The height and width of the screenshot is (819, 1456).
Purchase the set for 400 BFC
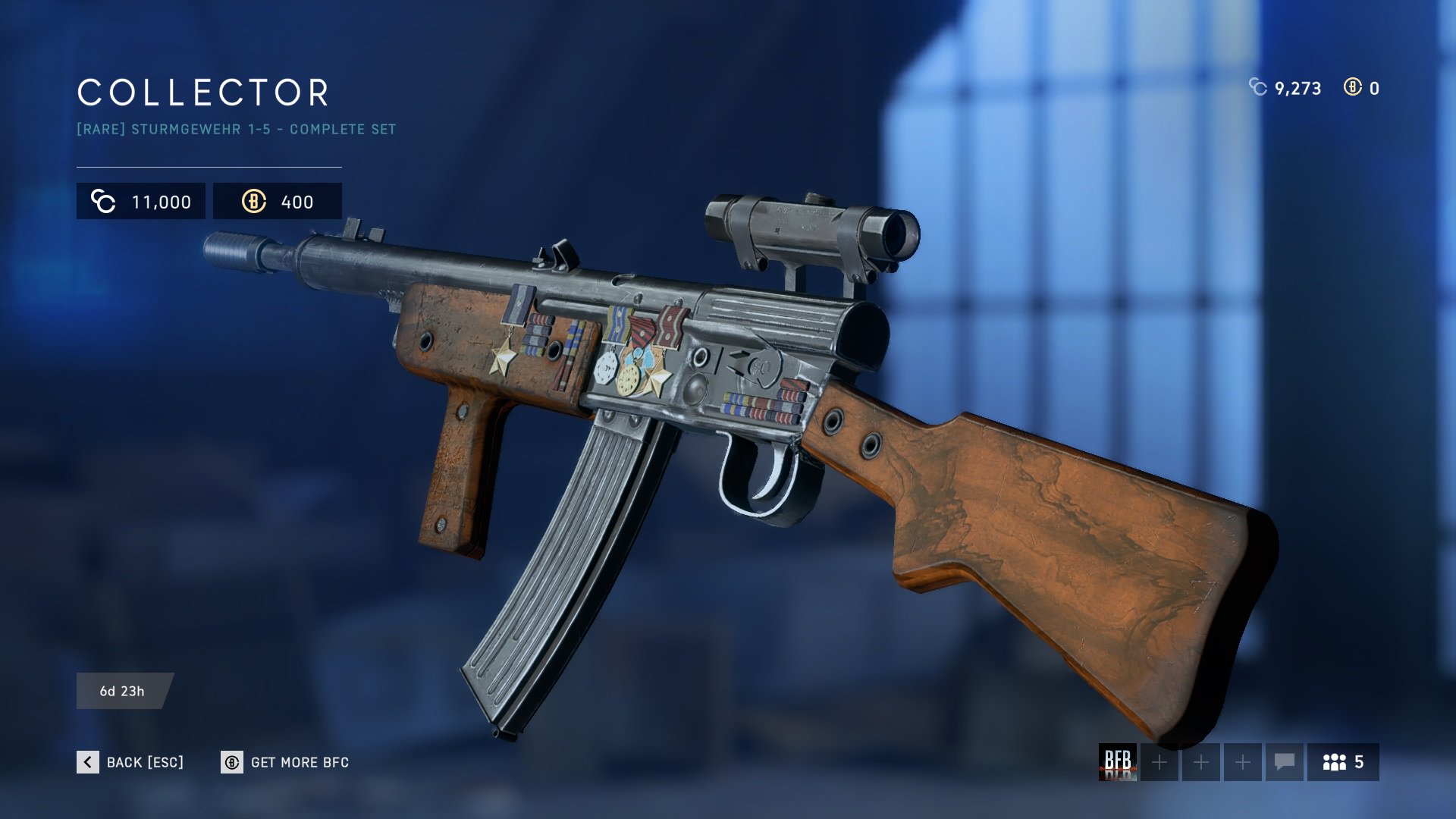[278, 201]
